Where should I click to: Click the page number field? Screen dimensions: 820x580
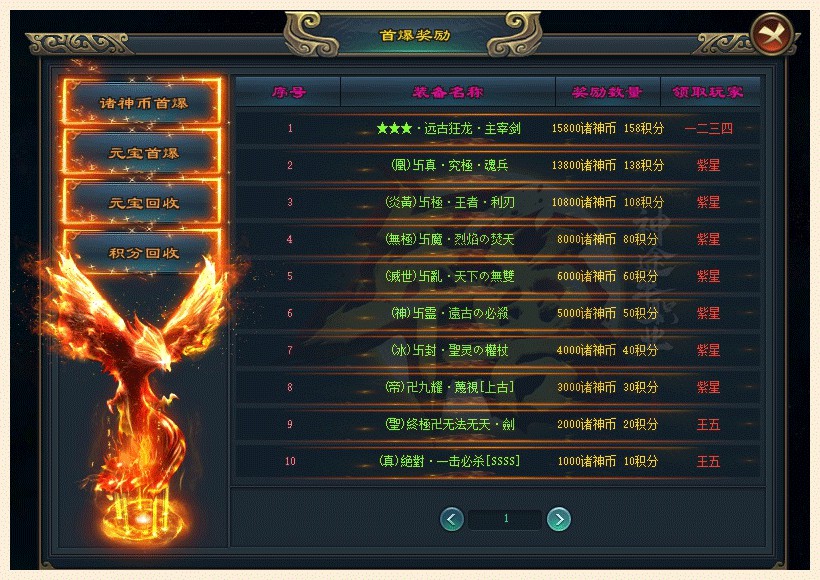point(506,519)
